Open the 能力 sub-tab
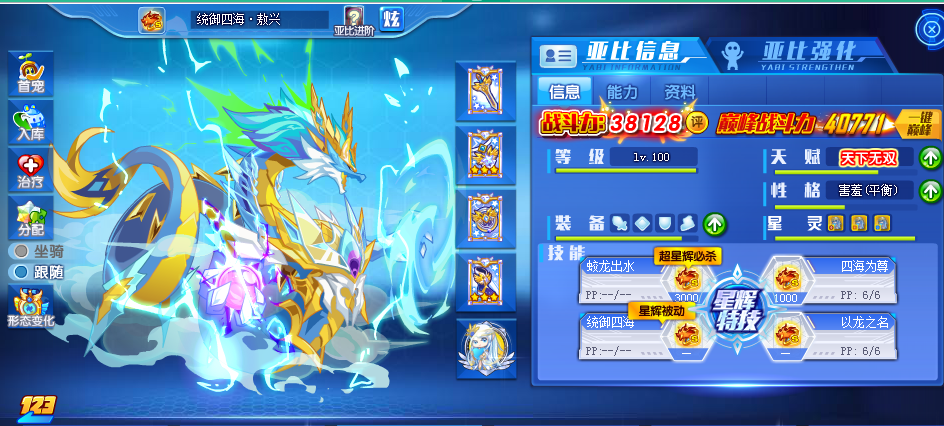The image size is (944, 426). pyautogui.click(x=622, y=92)
